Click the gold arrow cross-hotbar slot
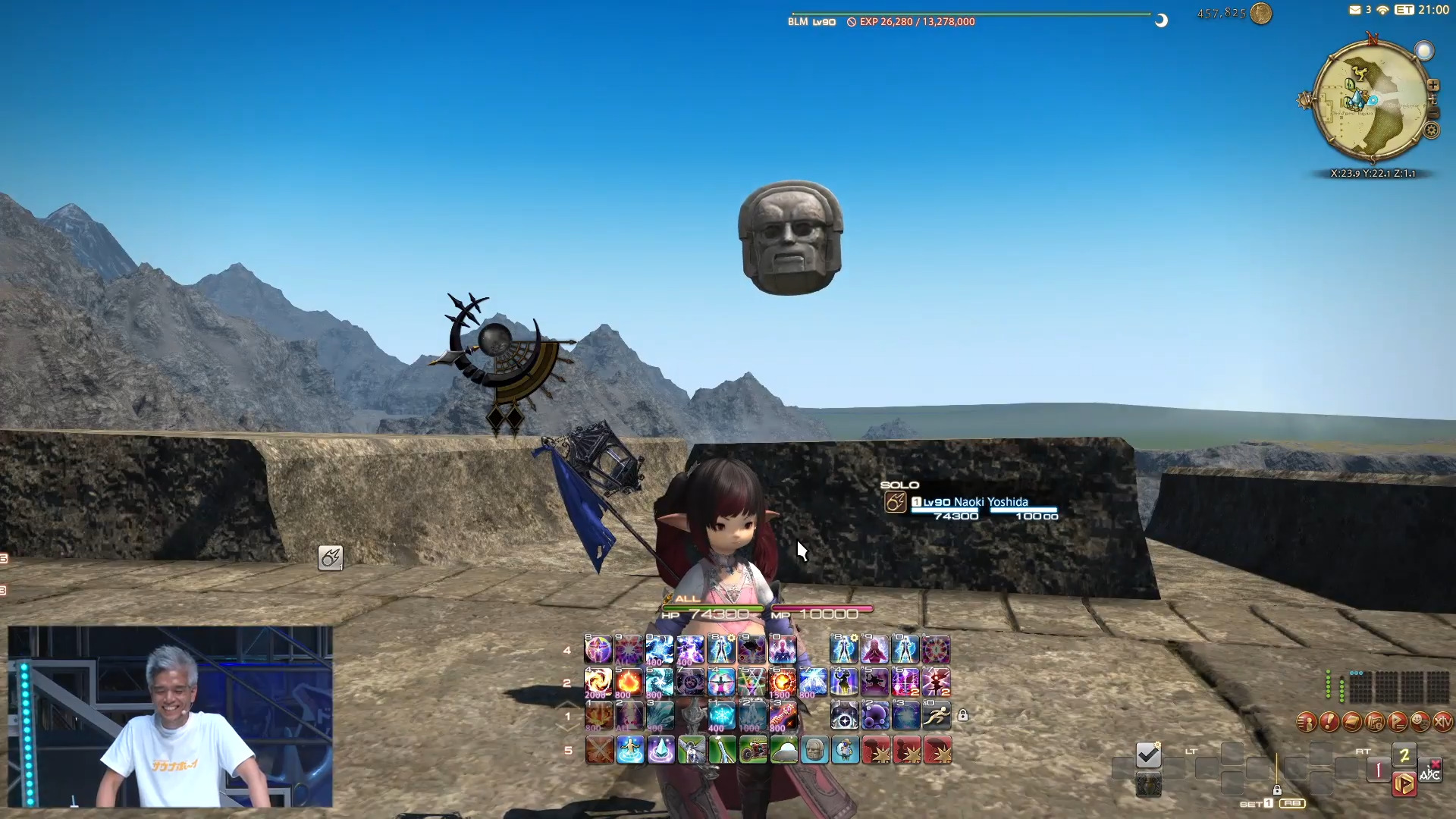Viewport: 1456px width, 819px height. pos(1403,783)
